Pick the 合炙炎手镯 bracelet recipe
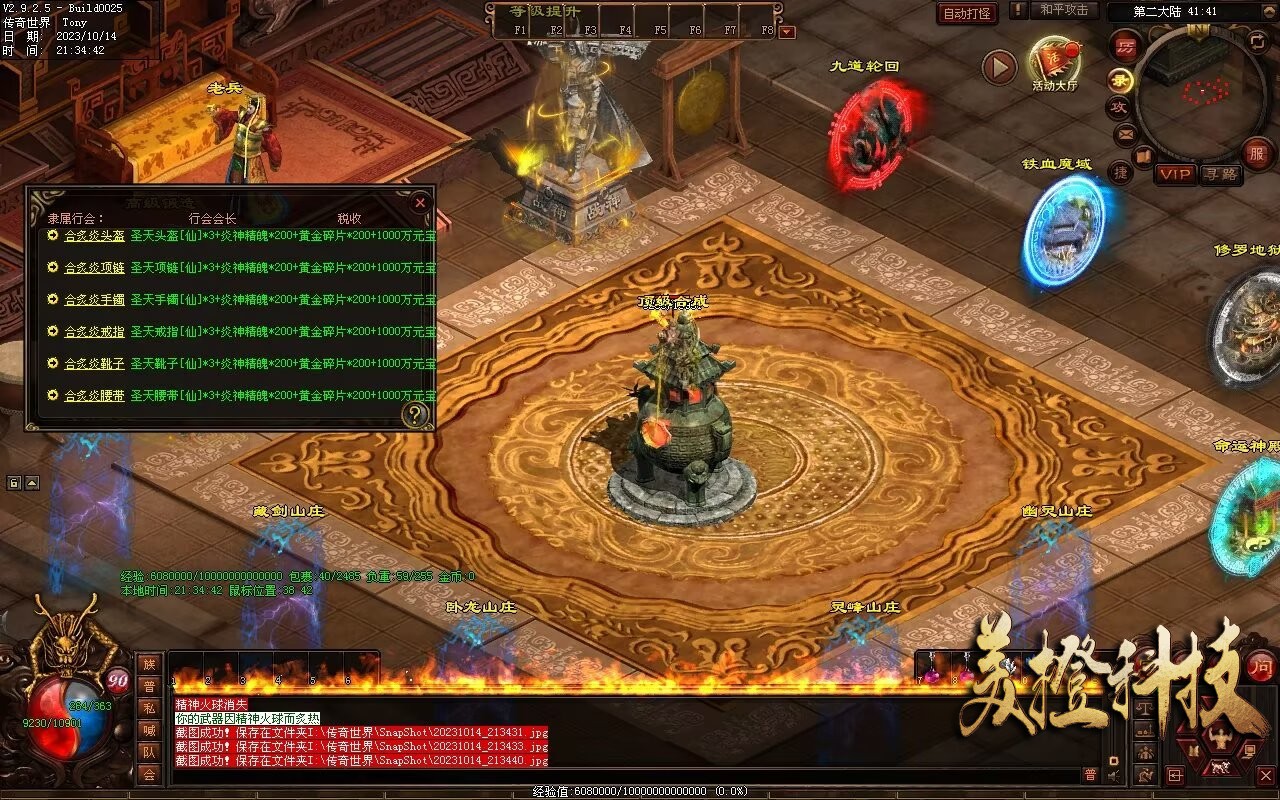 coord(94,300)
